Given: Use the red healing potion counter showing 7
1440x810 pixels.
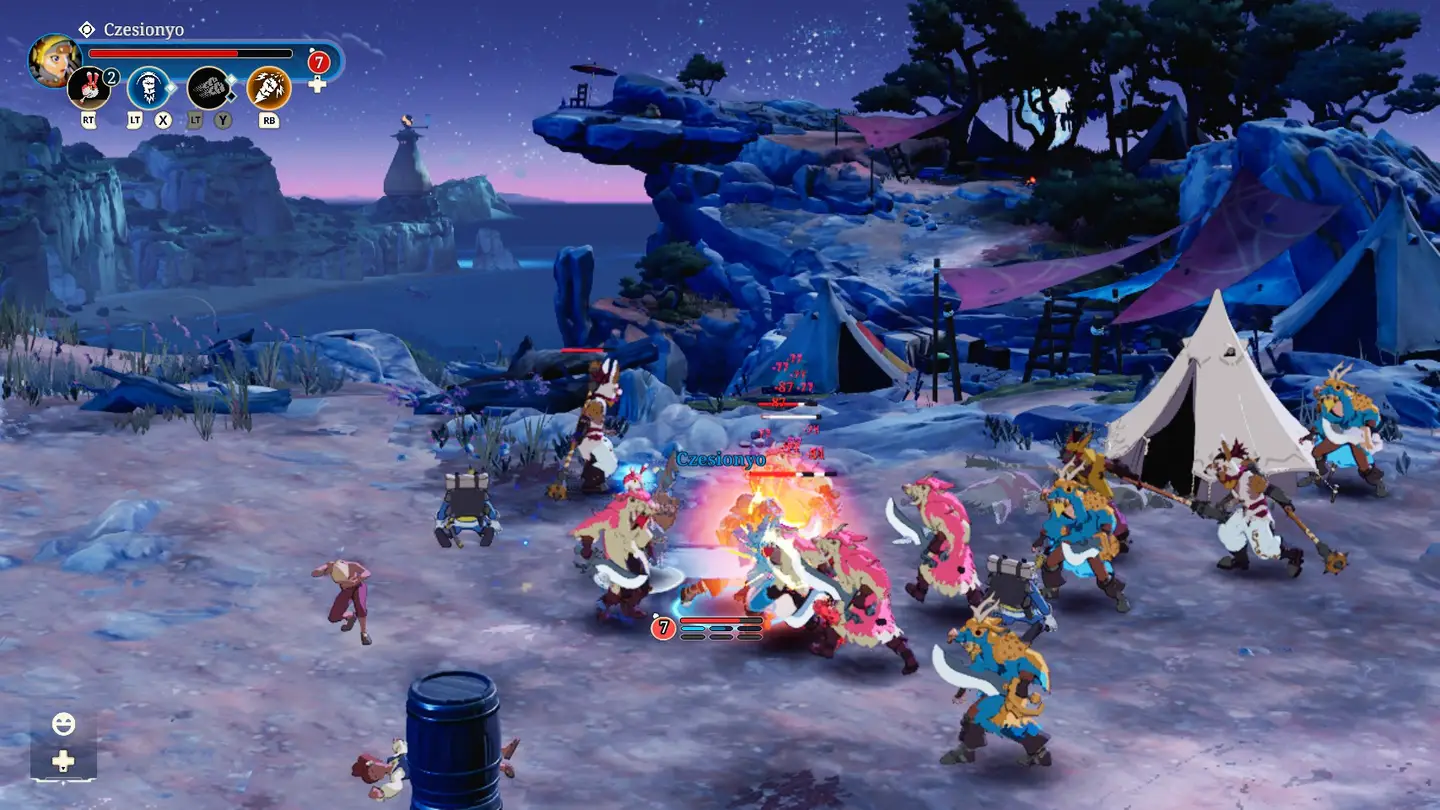Looking at the screenshot, I should [318, 62].
